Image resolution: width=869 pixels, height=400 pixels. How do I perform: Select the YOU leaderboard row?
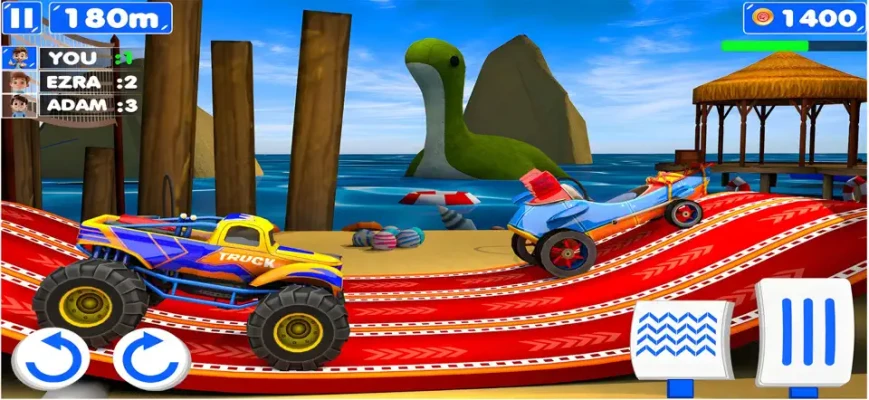(71, 58)
